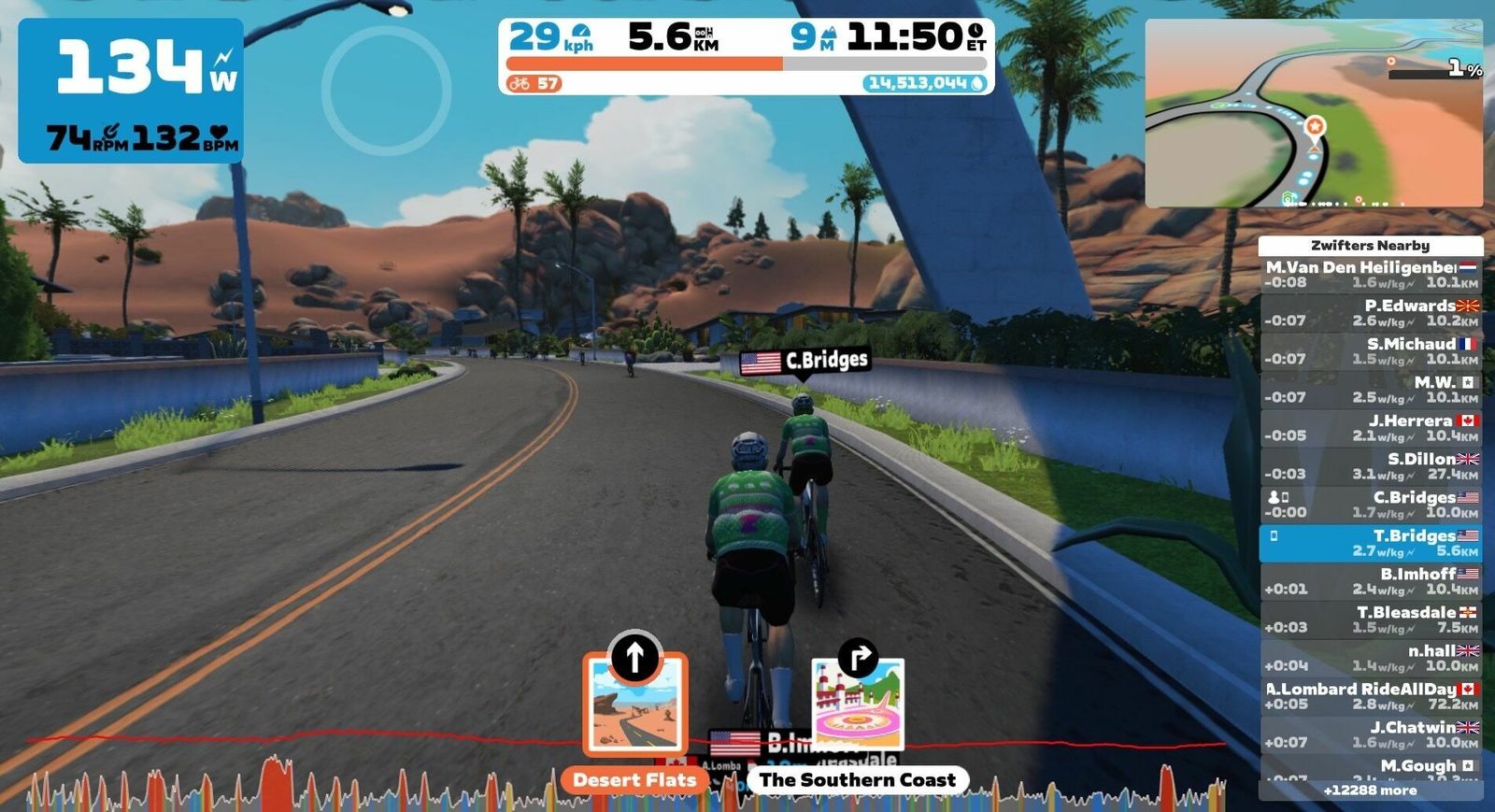Select highlighted T.Bridges rider row
1495x812 pixels.
[x=1370, y=543]
